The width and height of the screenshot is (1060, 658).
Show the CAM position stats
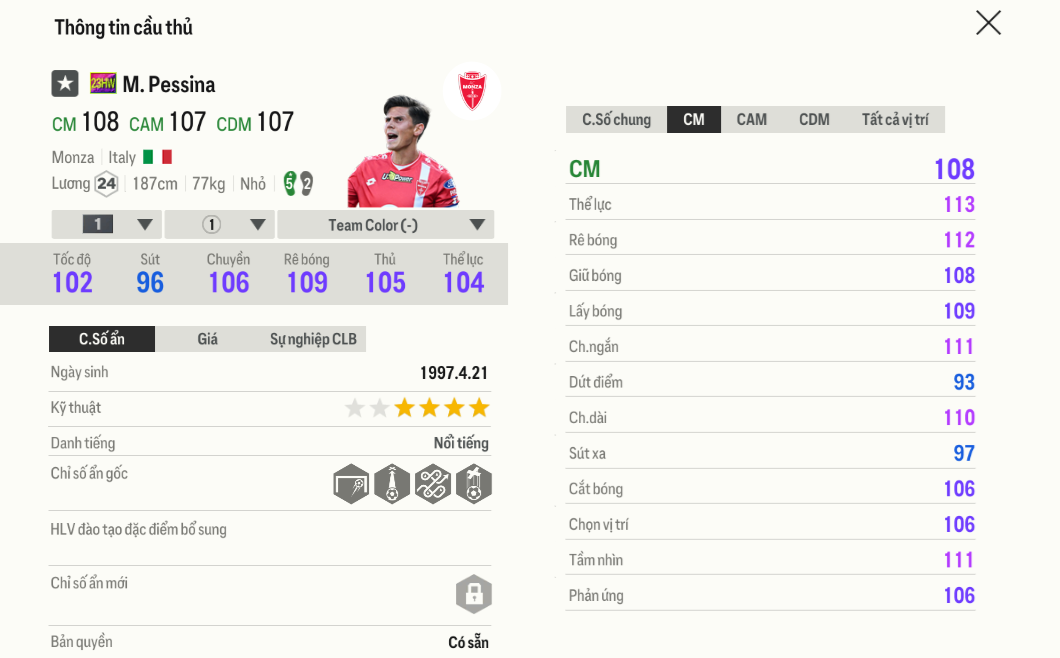(752, 120)
